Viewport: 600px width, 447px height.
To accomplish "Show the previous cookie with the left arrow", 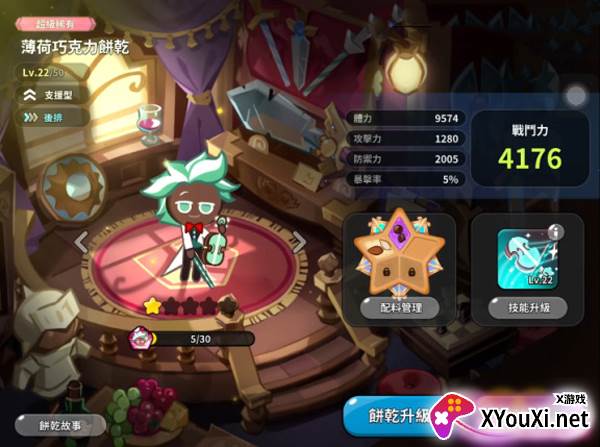I will click(84, 241).
